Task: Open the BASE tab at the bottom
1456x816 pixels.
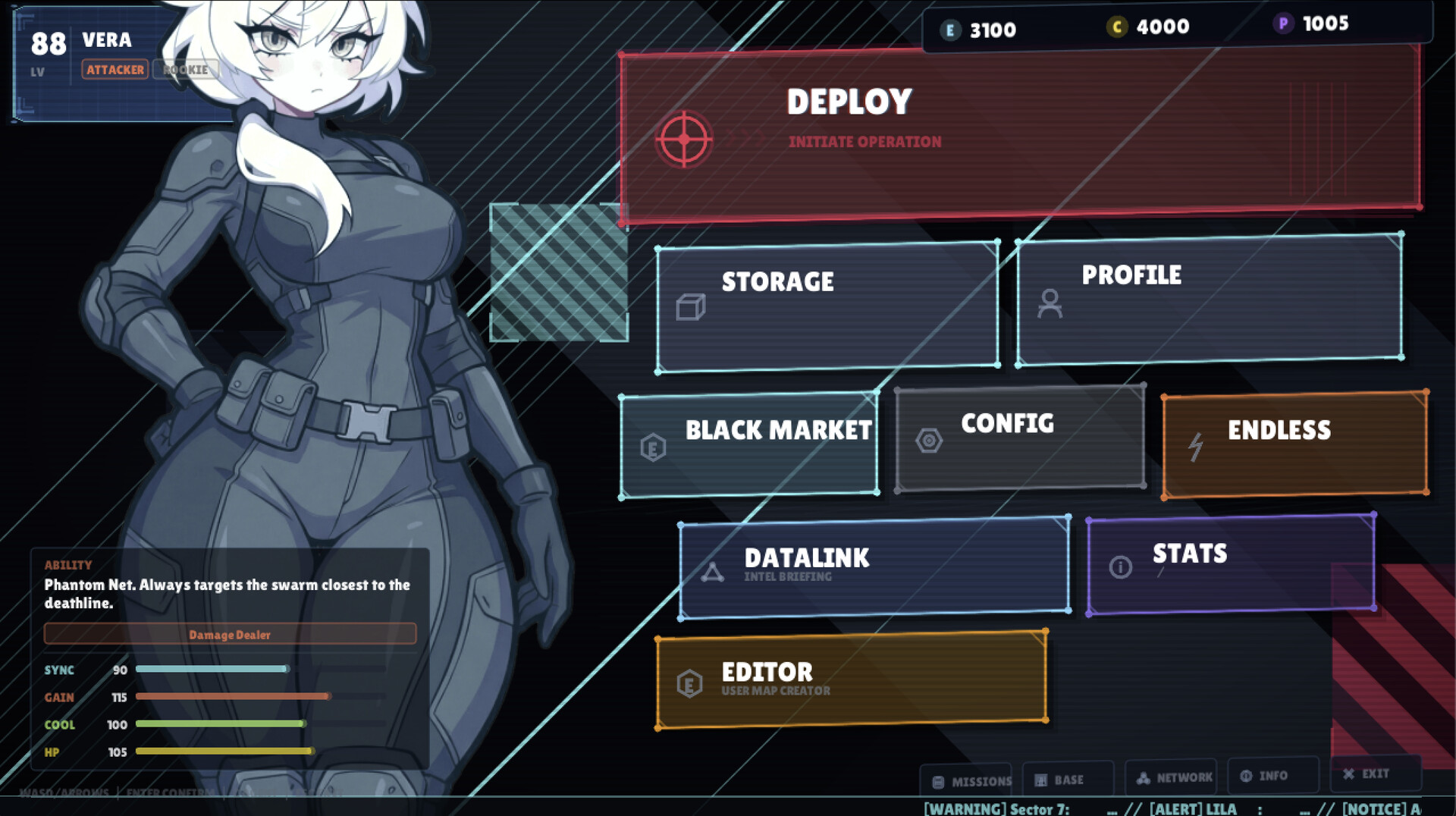Action: pyautogui.click(x=1067, y=779)
